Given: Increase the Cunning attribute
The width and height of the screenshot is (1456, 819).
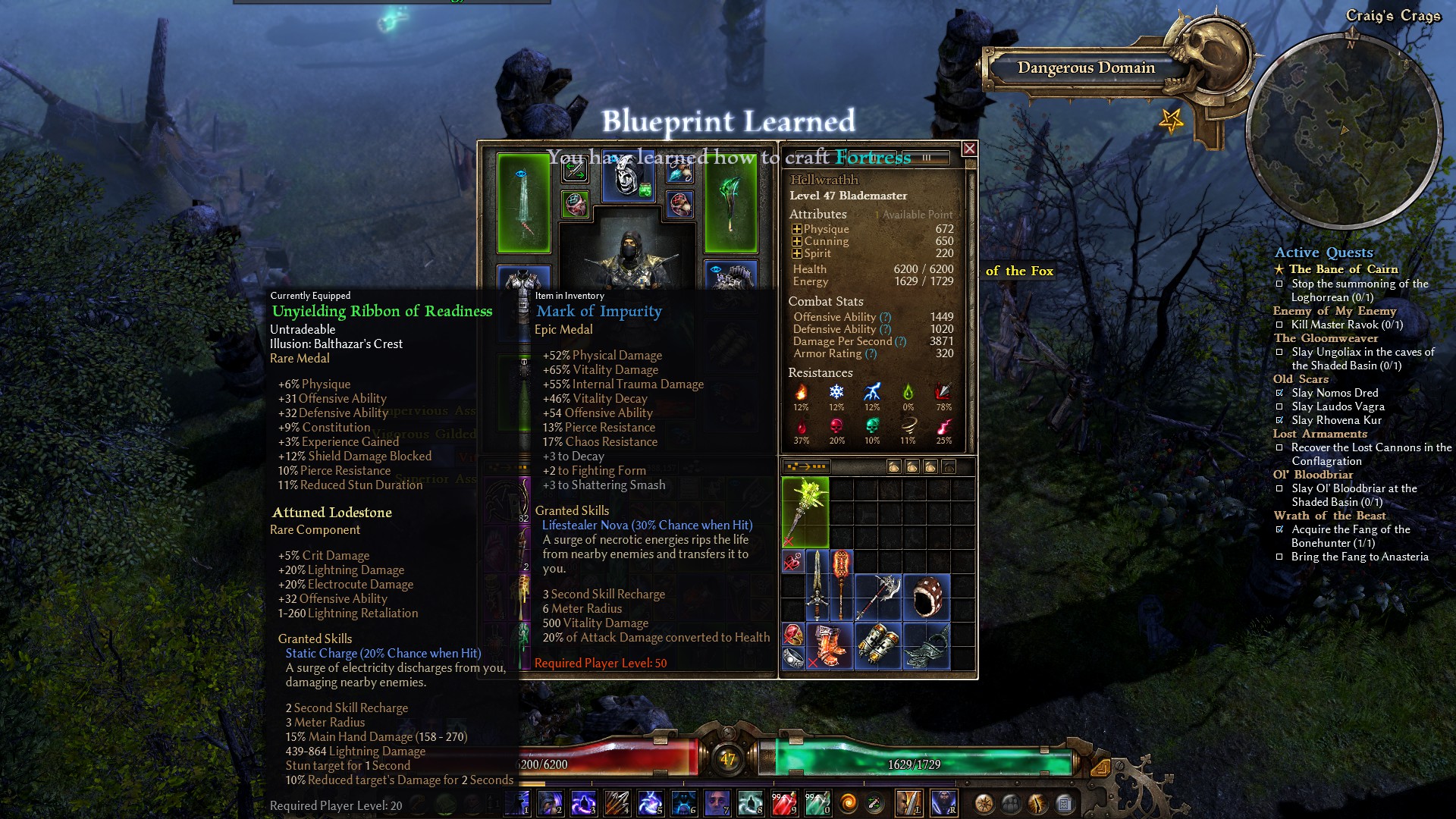Looking at the screenshot, I should (796, 241).
